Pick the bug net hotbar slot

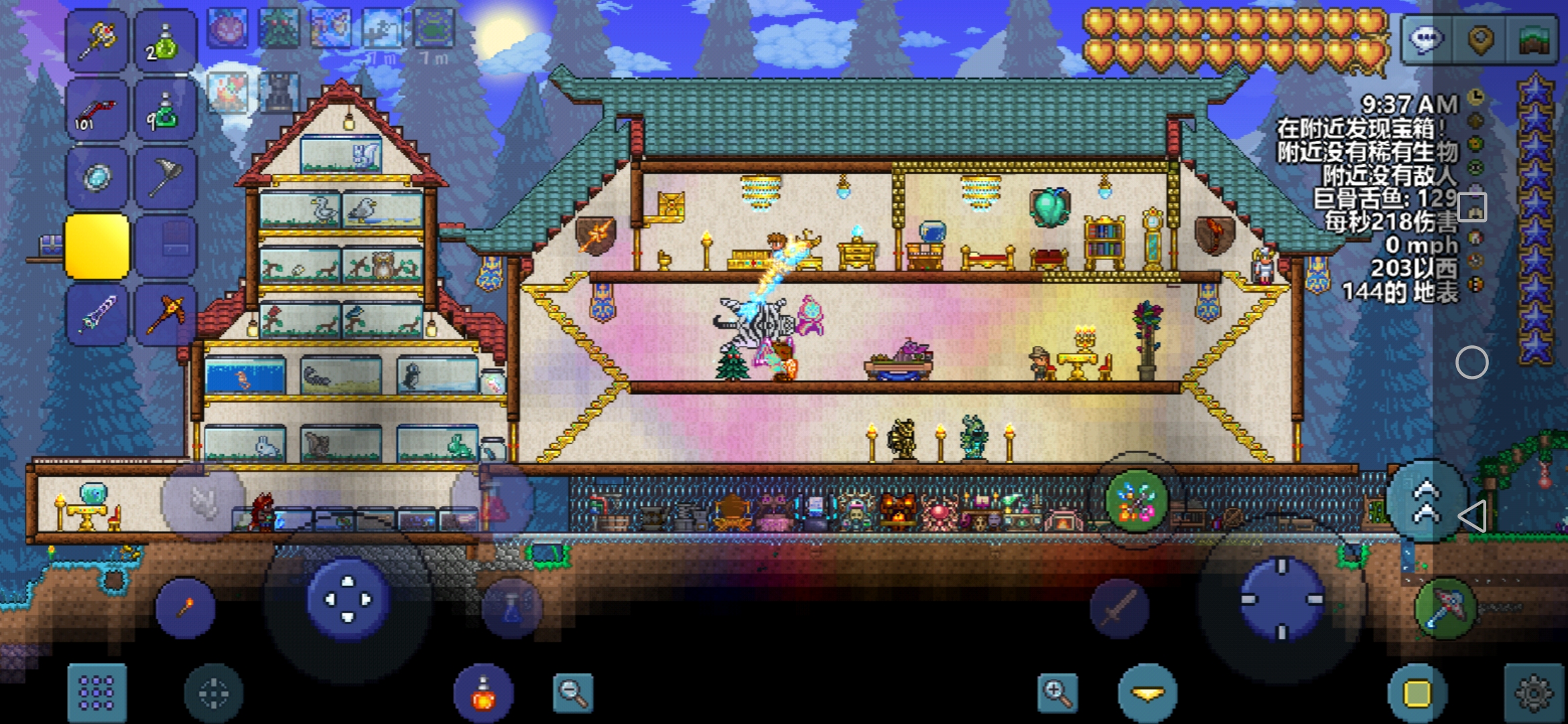(x=166, y=178)
